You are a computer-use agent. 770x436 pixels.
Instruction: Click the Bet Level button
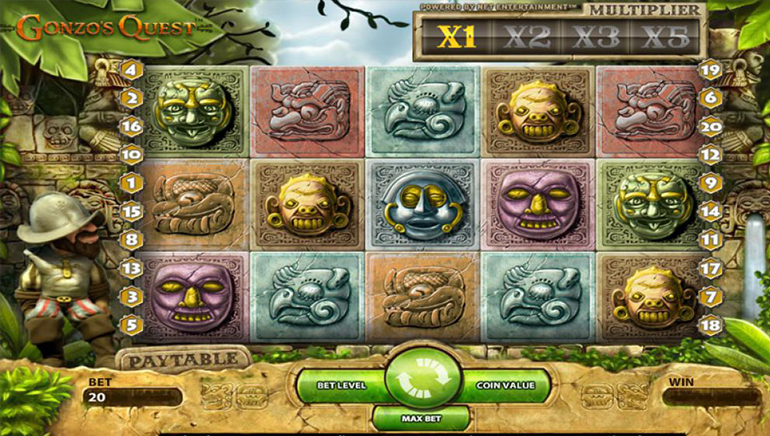(x=335, y=384)
